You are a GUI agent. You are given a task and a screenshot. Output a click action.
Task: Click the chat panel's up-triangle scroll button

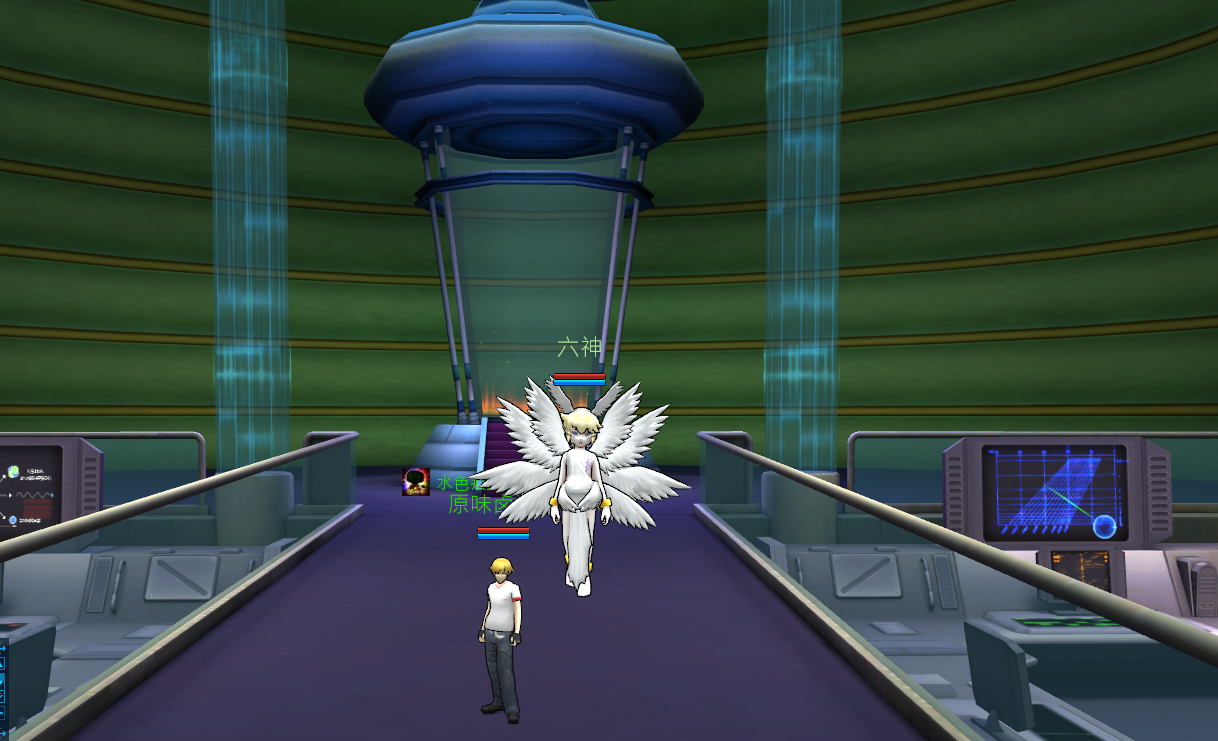2,664
